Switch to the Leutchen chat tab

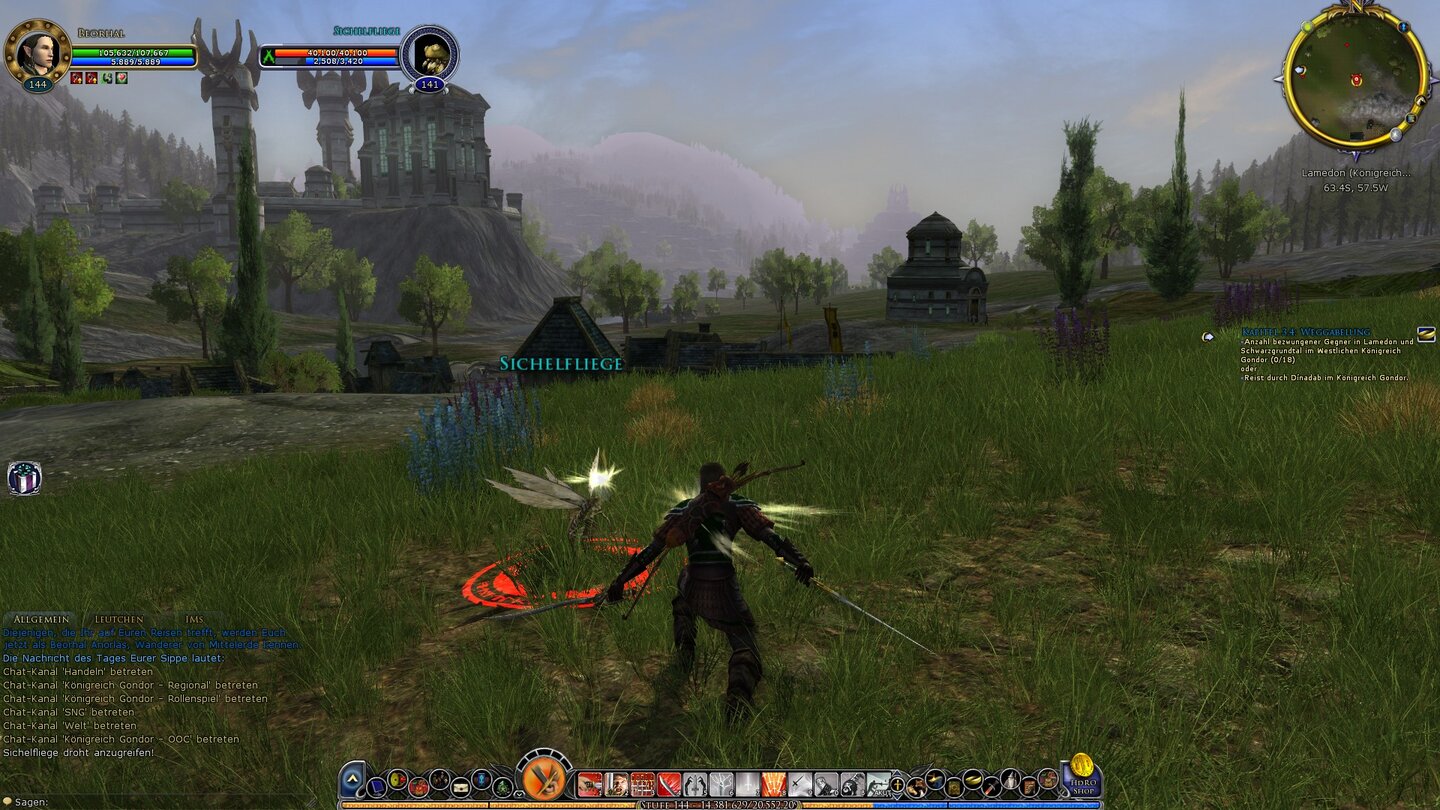click(118, 618)
